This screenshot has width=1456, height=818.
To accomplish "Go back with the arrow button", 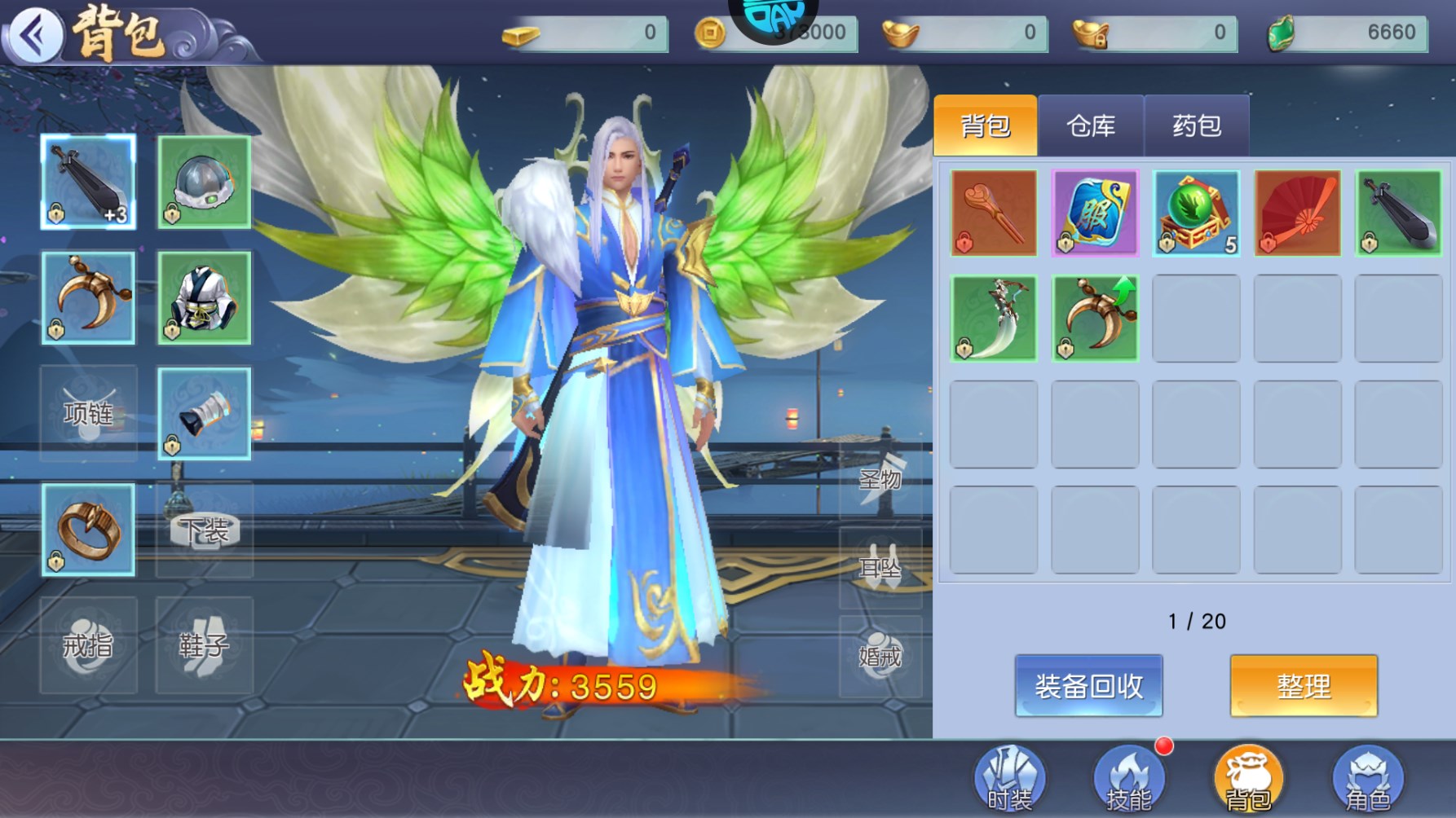I will pos(34,35).
